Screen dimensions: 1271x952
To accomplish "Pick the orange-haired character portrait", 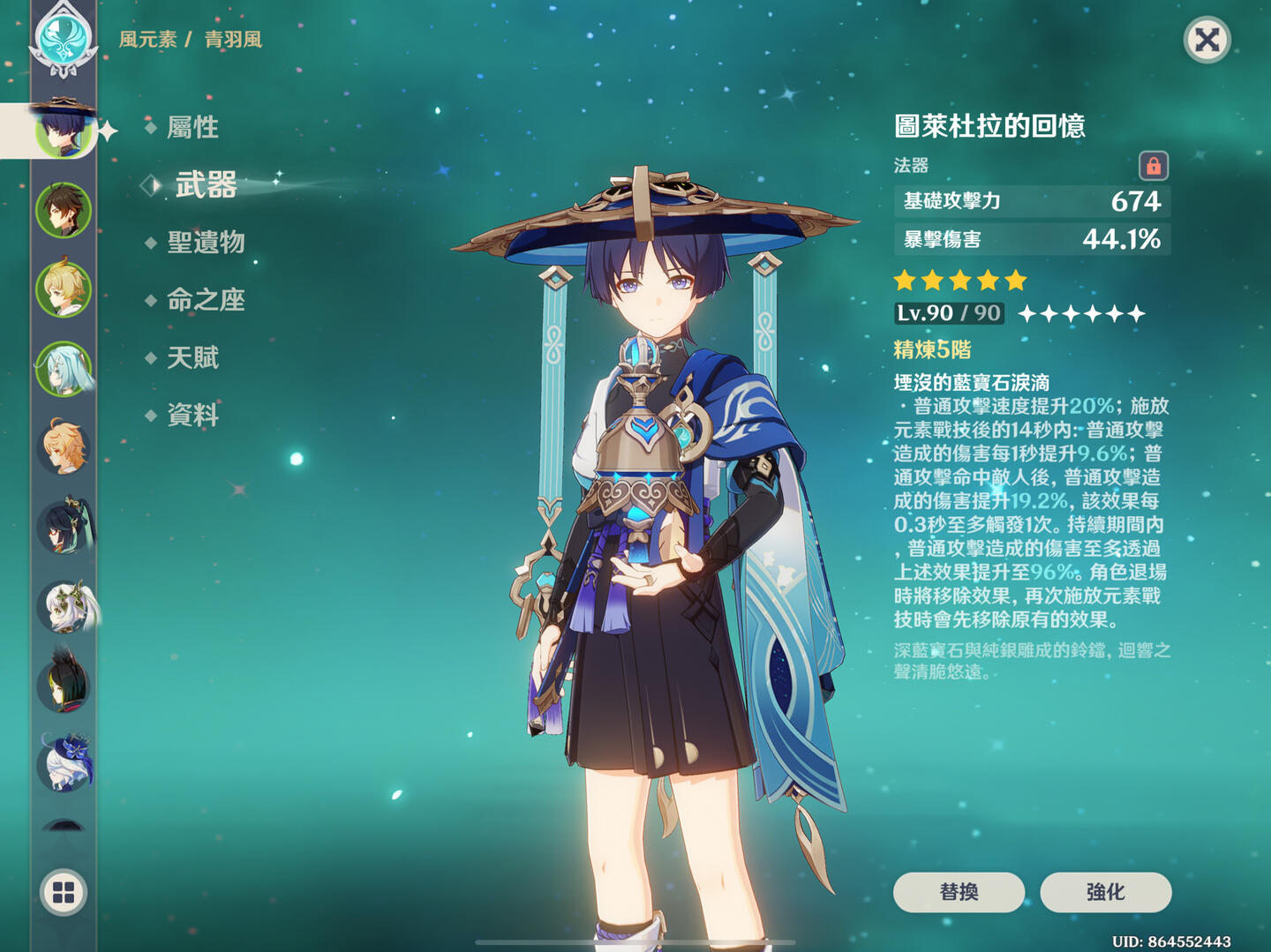I will pos(64,447).
